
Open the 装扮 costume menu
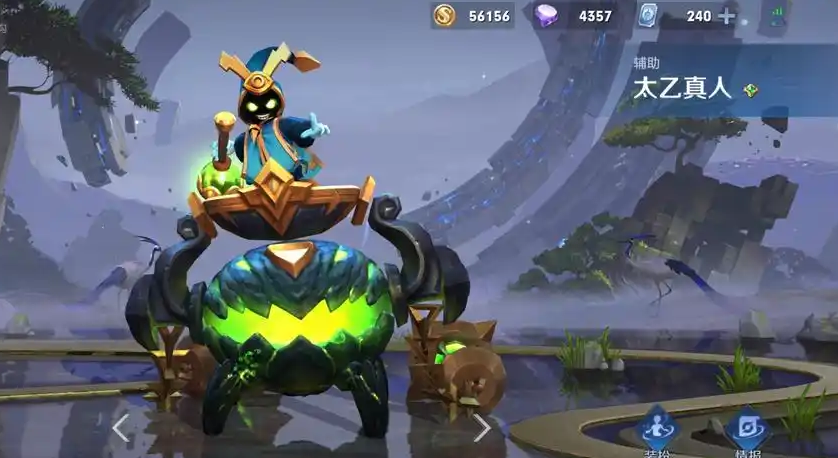tap(660, 432)
